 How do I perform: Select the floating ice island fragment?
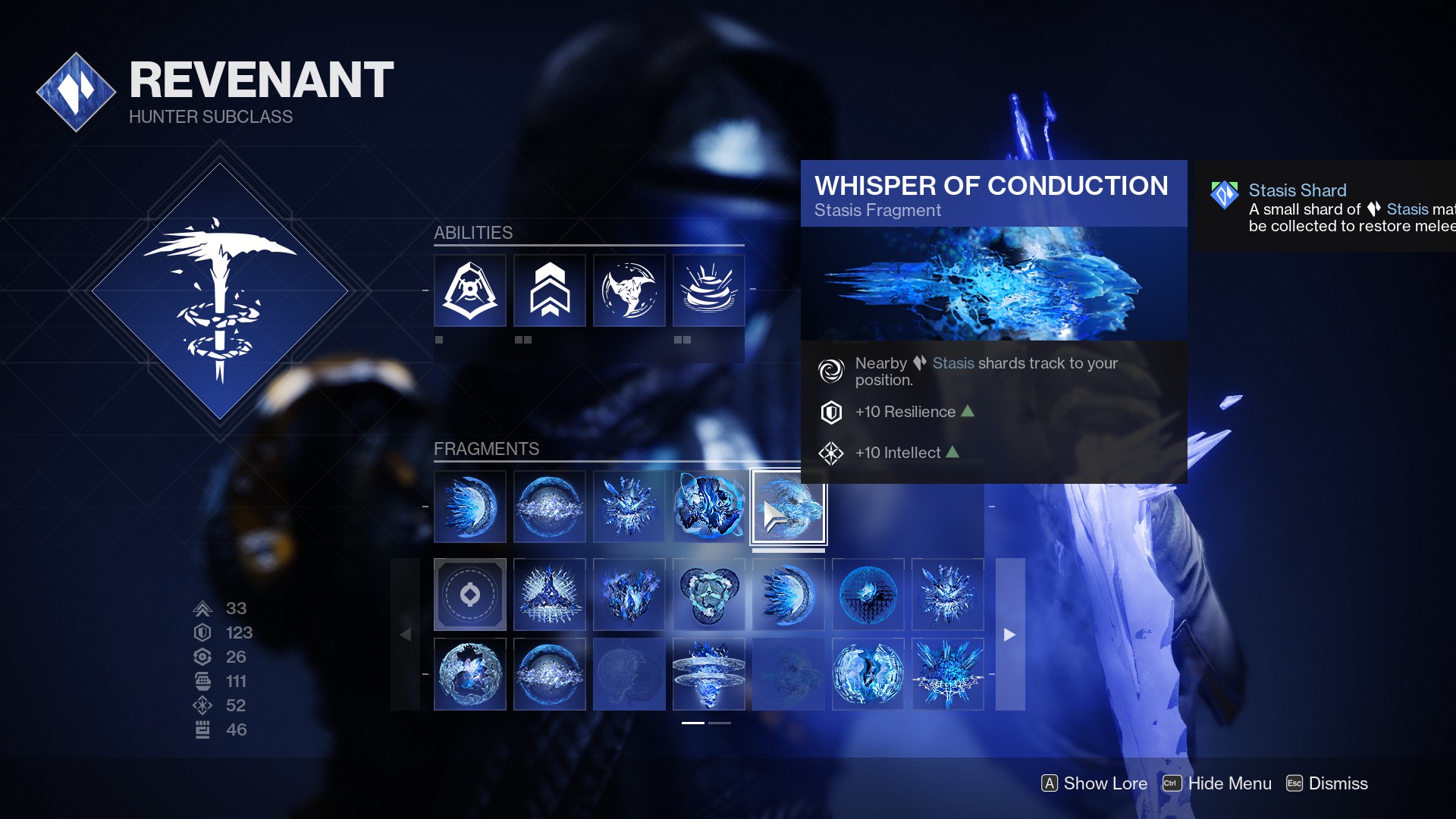[x=709, y=674]
